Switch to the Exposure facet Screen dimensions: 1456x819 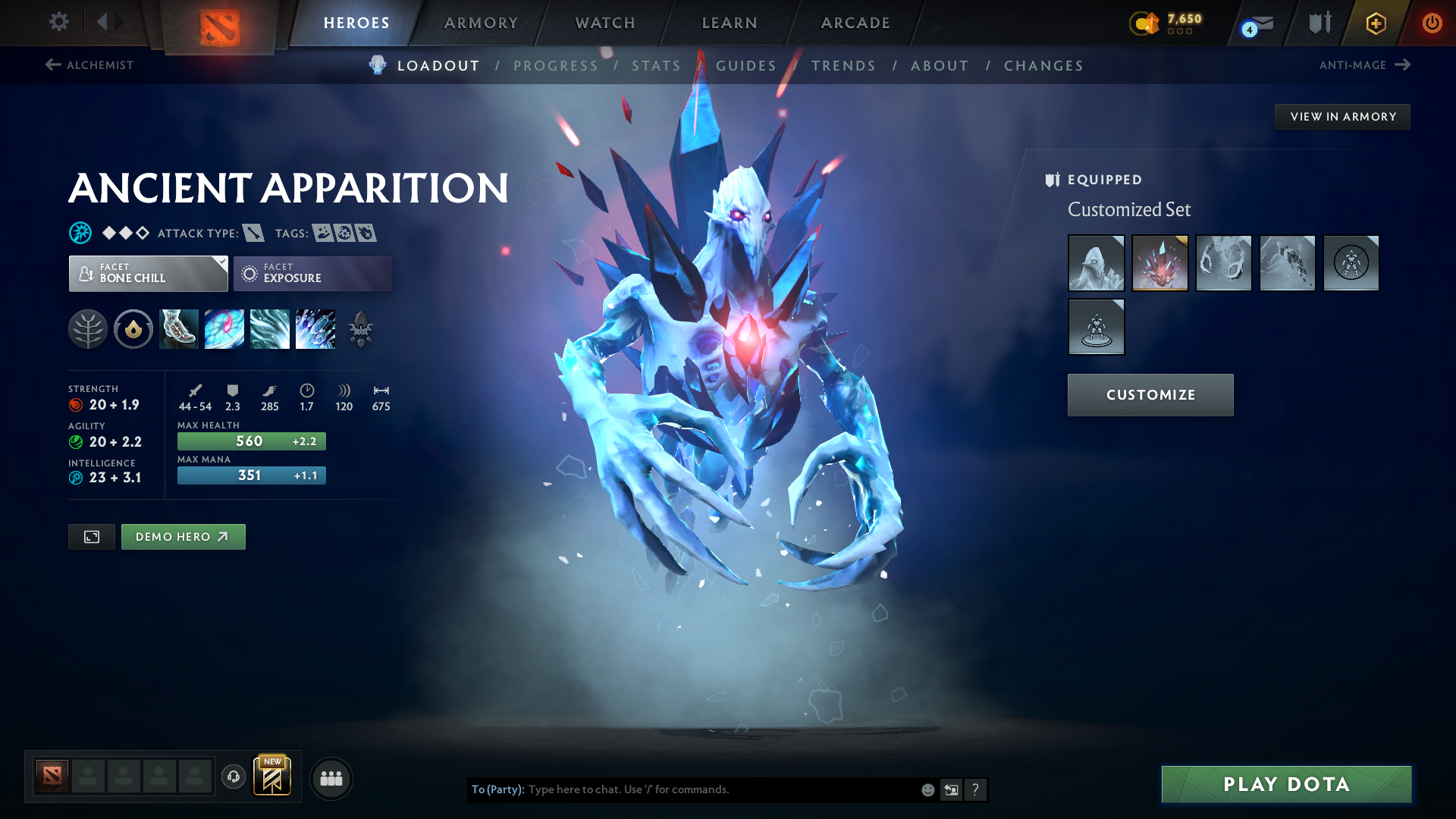312,273
